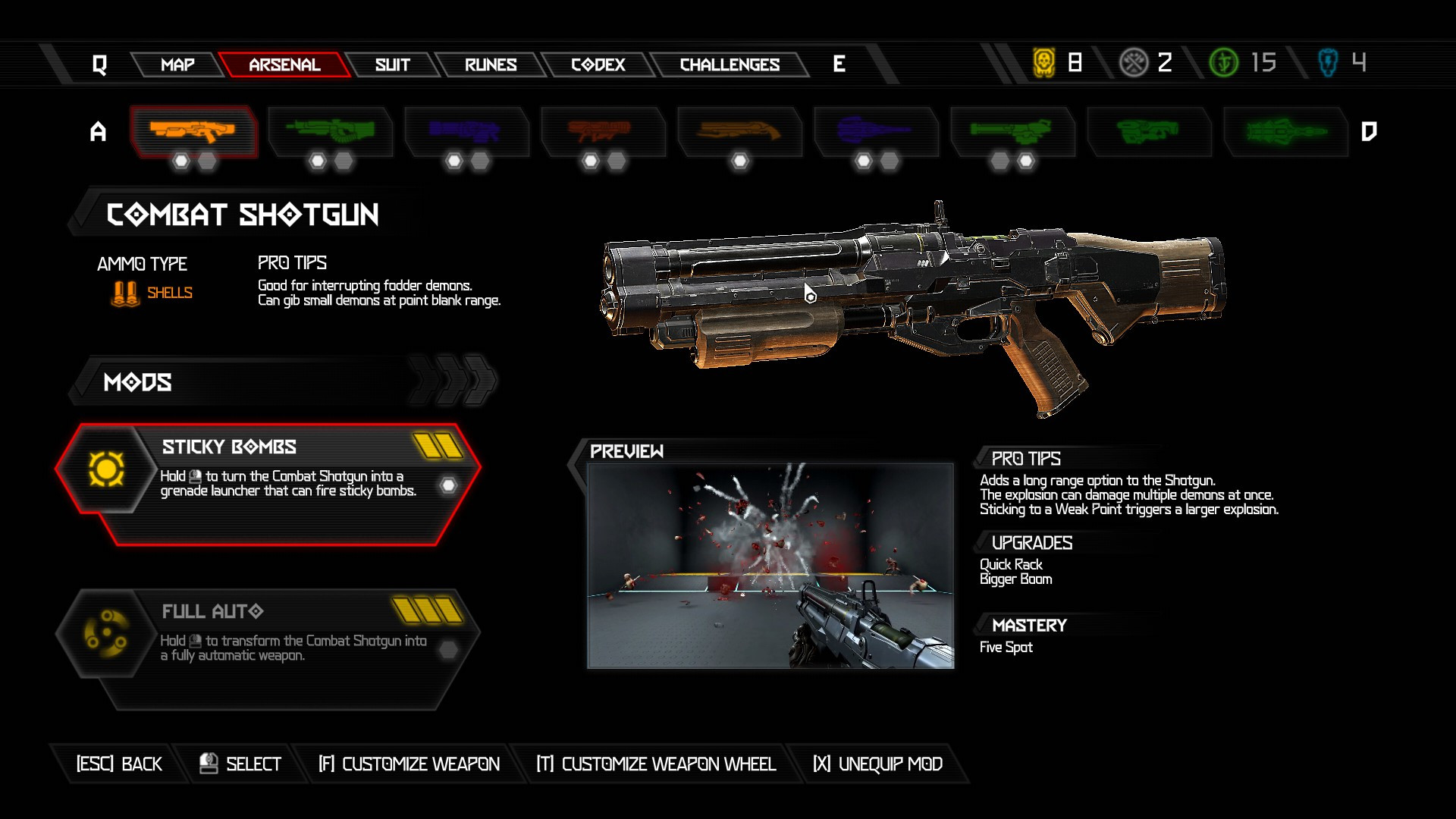
Task: Open the Rocket Launcher weapon slot
Action: click(604, 130)
